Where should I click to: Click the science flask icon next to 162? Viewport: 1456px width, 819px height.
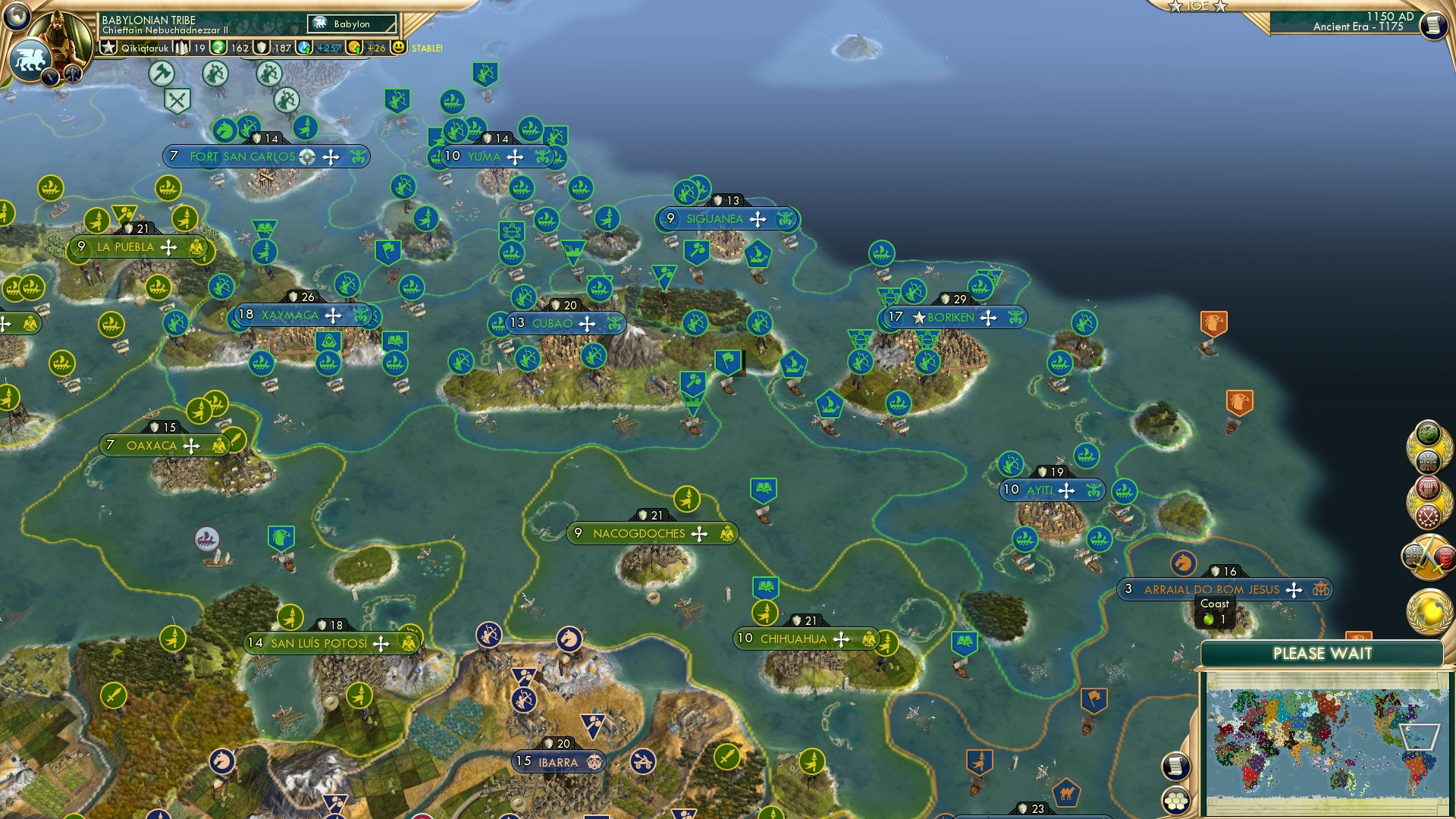click(x=219, y=48)
